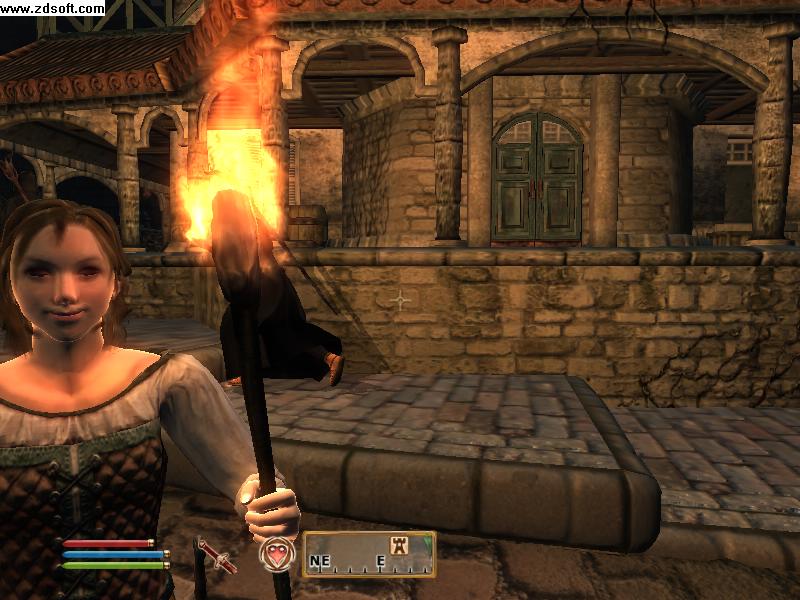Click the compass heading bar
This screenshot has height=600, width=800.
tap(369, 554)
